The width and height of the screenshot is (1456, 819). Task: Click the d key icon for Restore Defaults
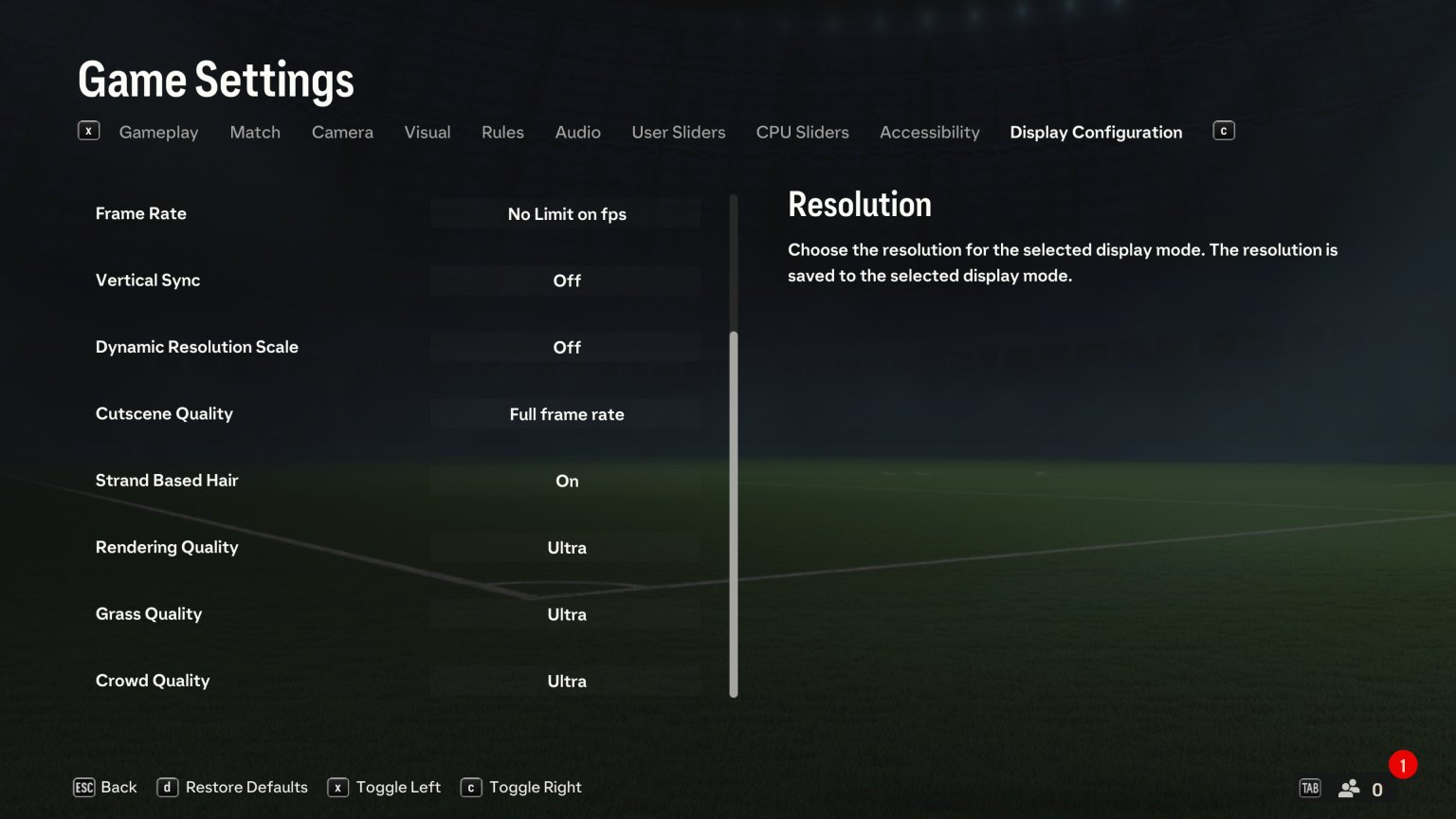[x=168, y=787]
